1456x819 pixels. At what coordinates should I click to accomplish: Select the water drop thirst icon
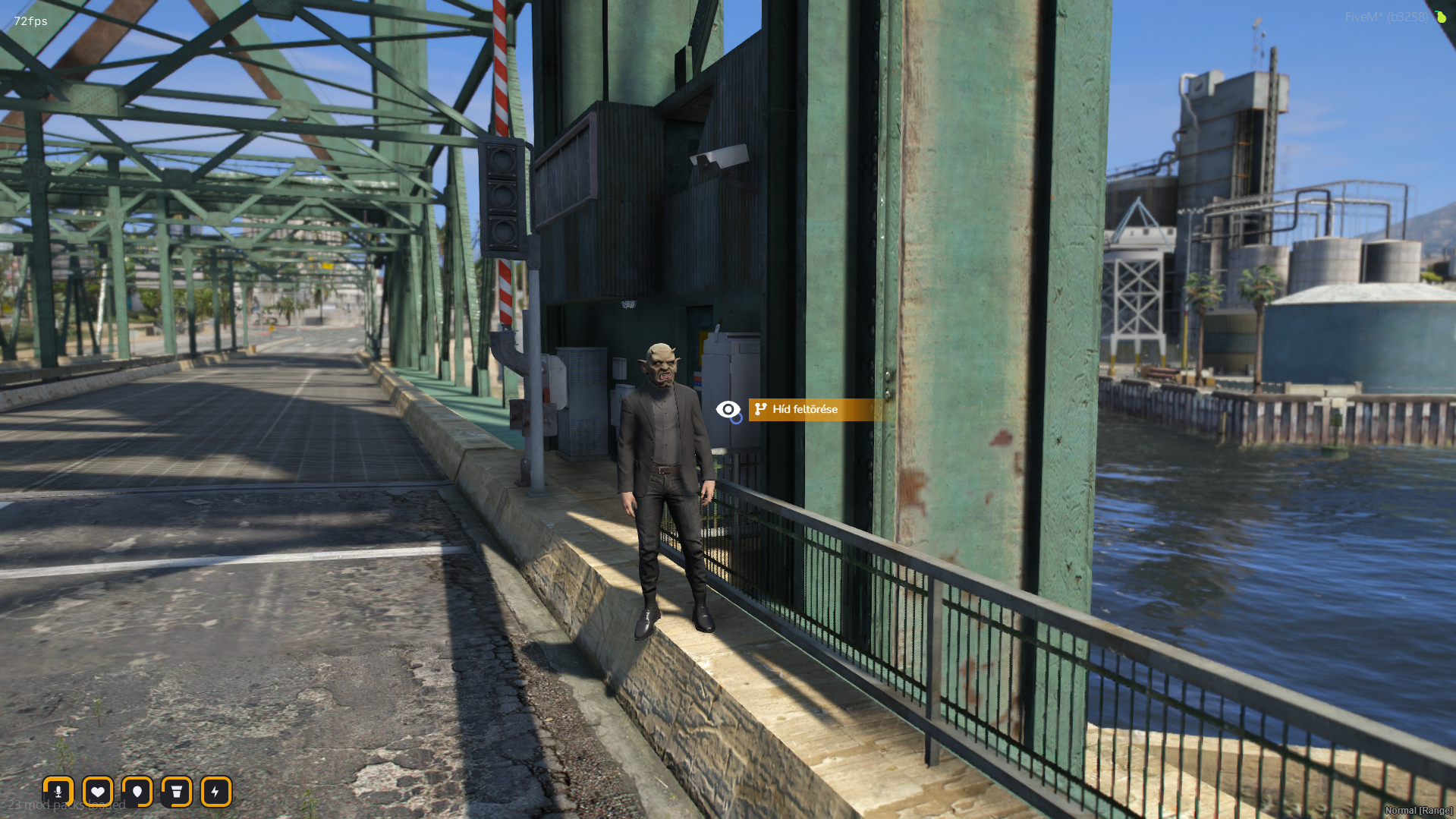tap(137, 792)
